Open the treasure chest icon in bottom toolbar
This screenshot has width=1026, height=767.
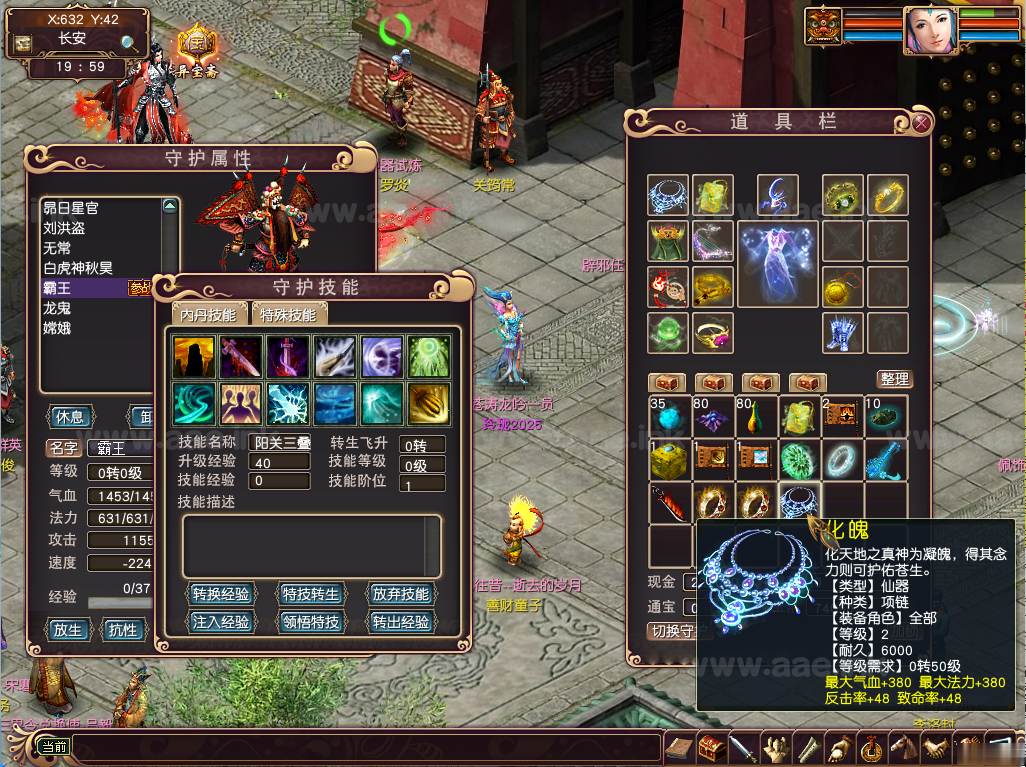tap(712, 747)
